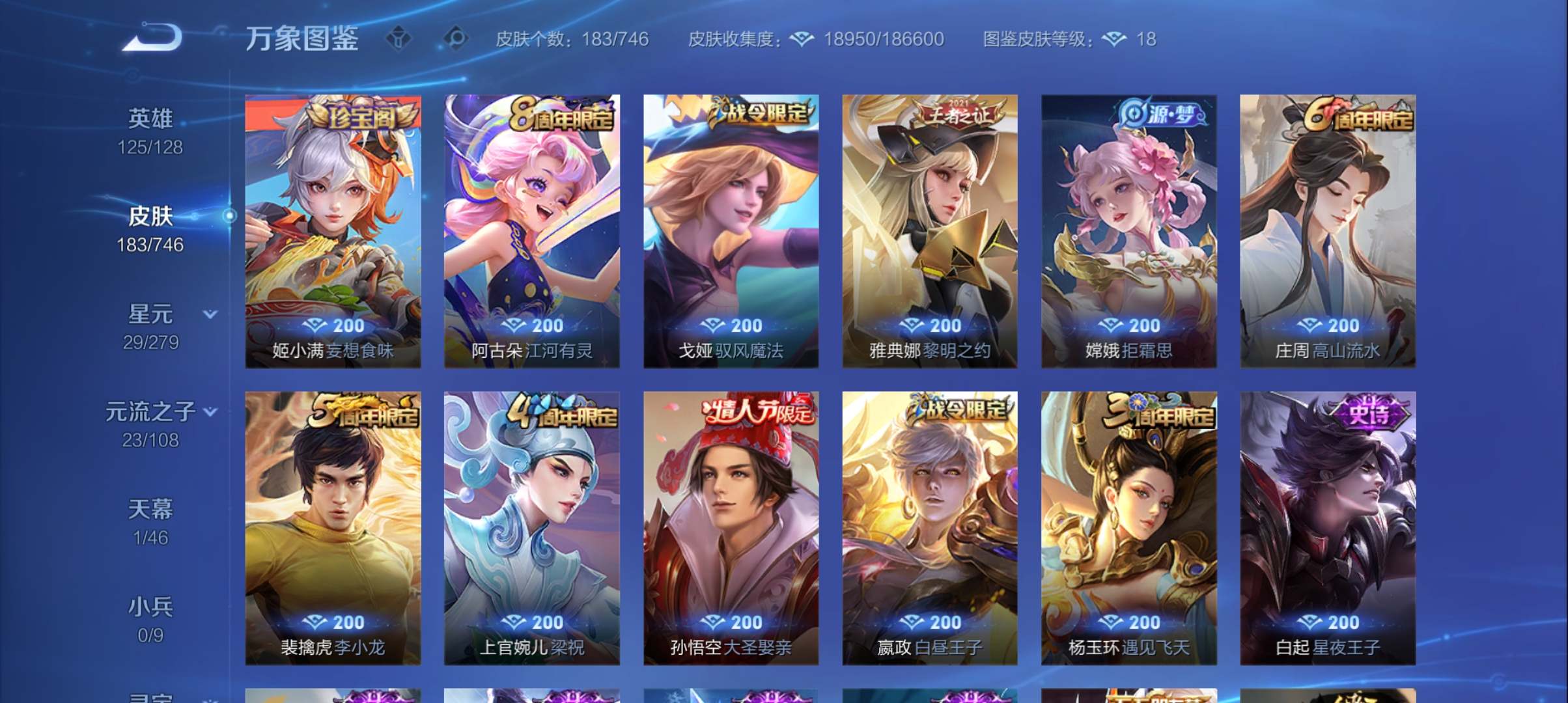Click the diamond icon beside 图鉴皮肤等级
1568x703 pixels.
[x=1115, y=39]
